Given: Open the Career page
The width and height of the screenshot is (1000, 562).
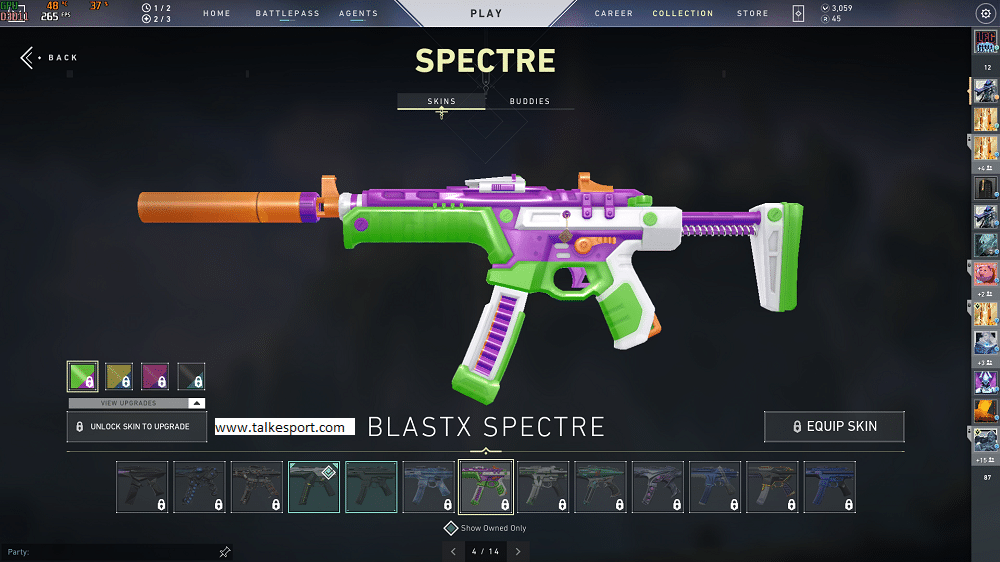Looking at the screenshot, I should pos(614,14).
